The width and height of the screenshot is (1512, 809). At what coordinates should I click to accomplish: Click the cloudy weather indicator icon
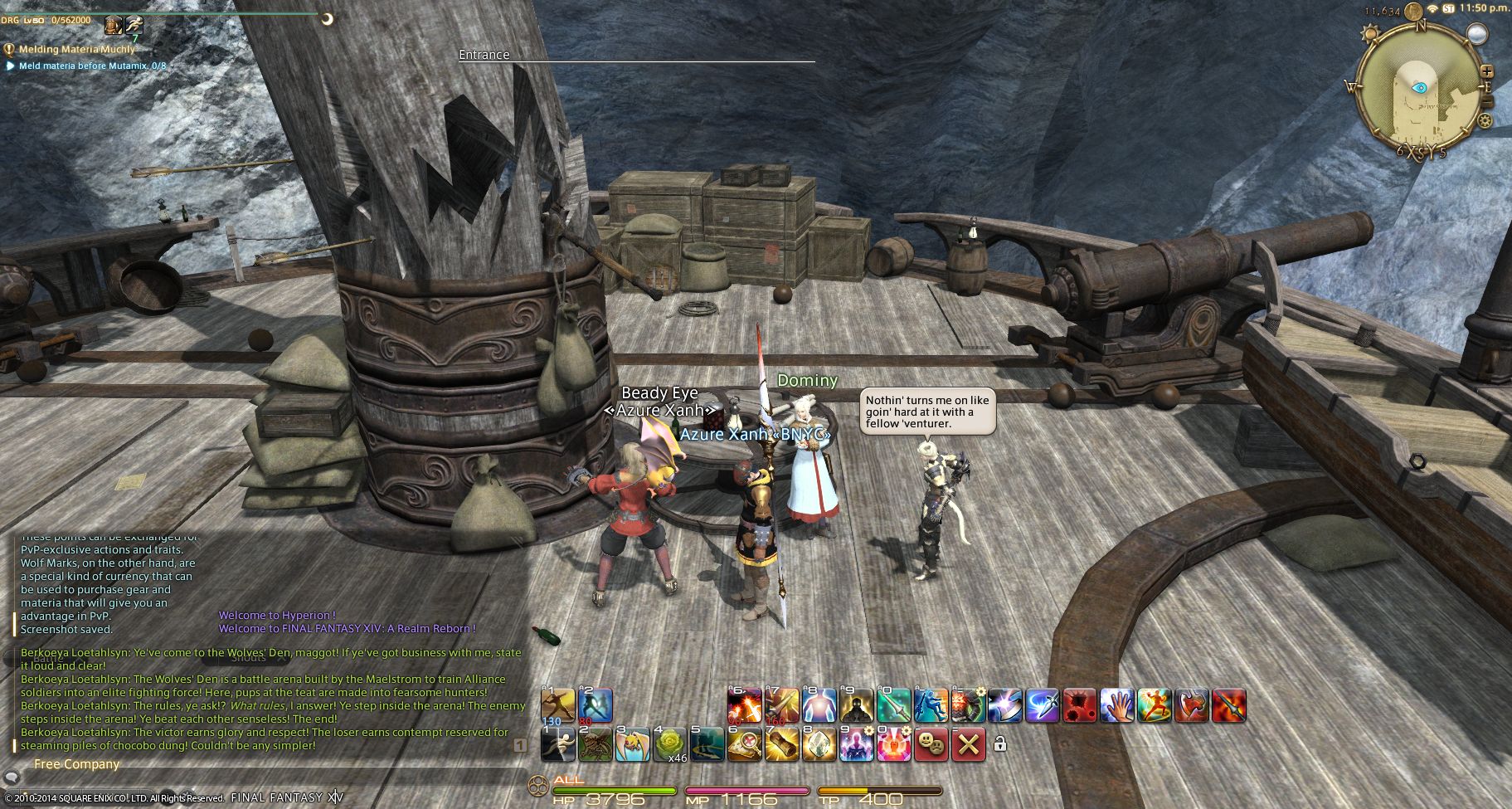(x=1477, y=33)
